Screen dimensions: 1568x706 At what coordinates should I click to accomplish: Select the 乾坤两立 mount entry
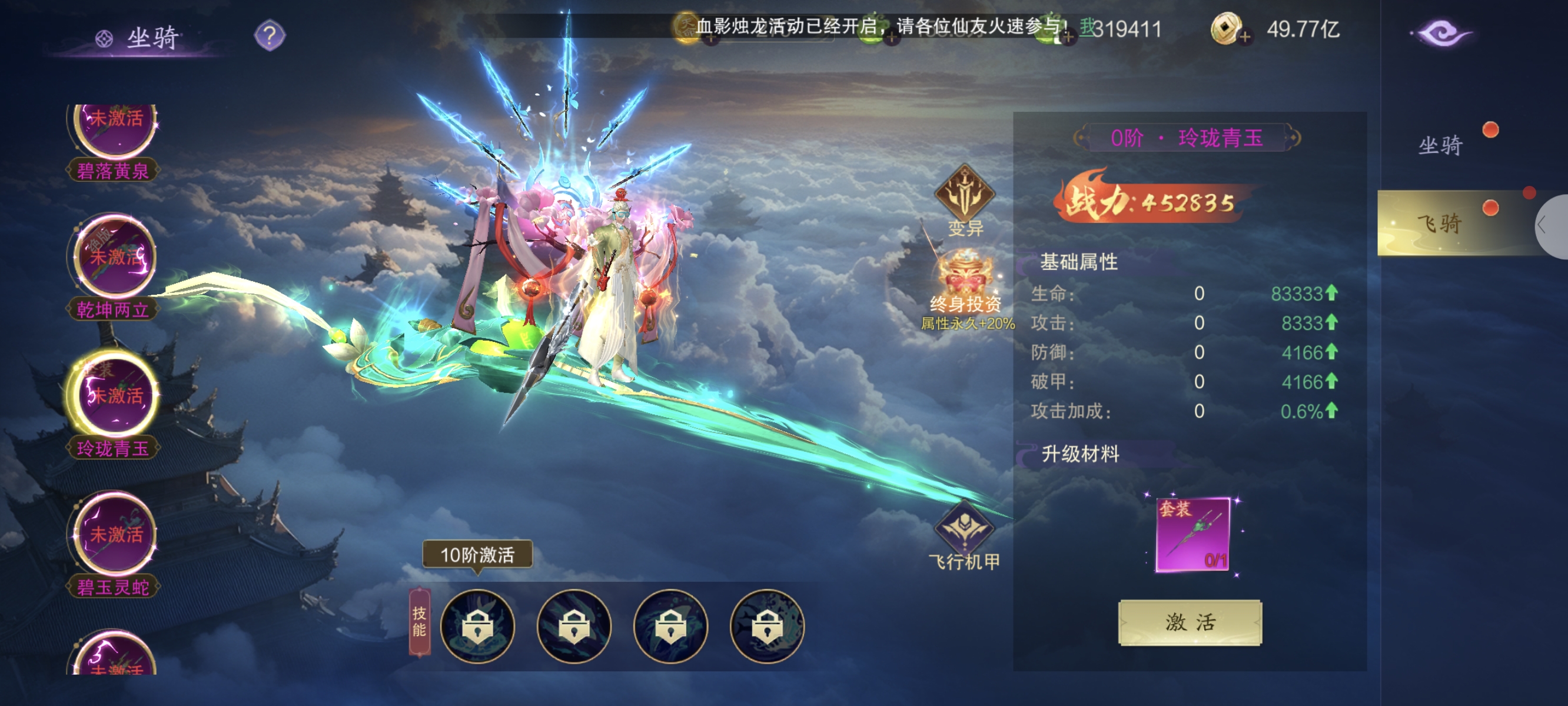[114, 268]
